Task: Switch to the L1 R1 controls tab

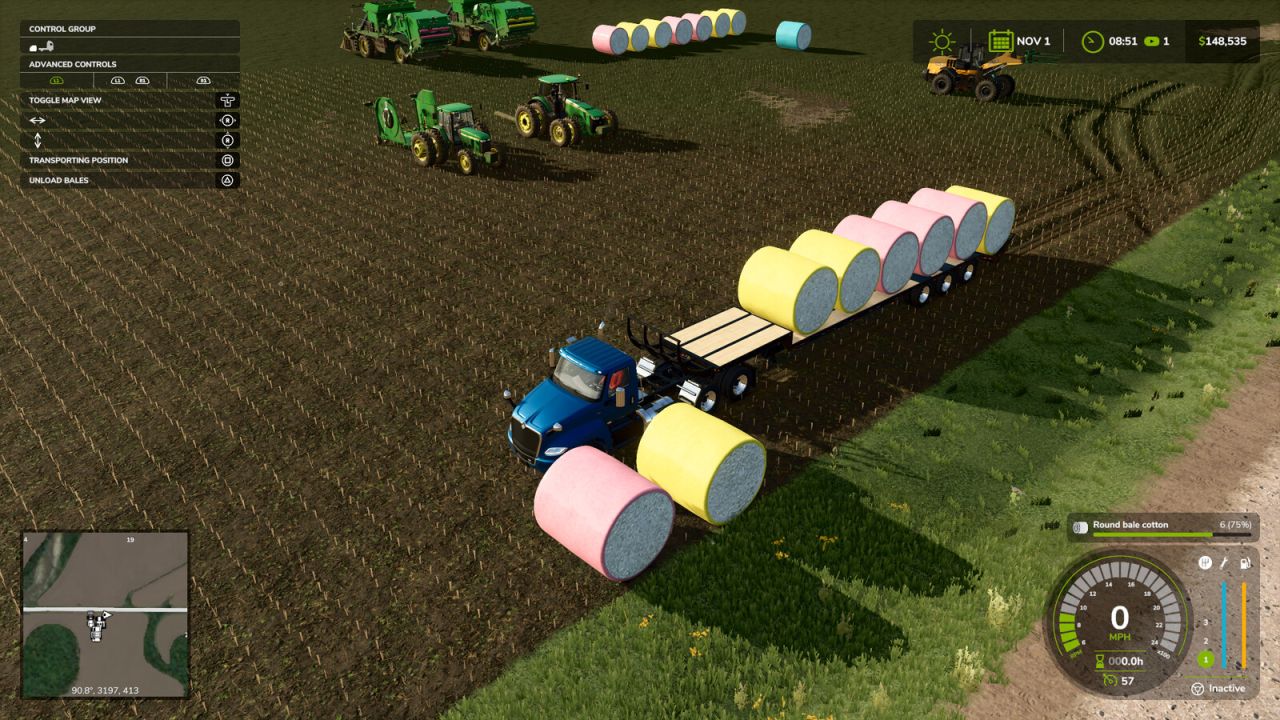Action: click(129, 80)
